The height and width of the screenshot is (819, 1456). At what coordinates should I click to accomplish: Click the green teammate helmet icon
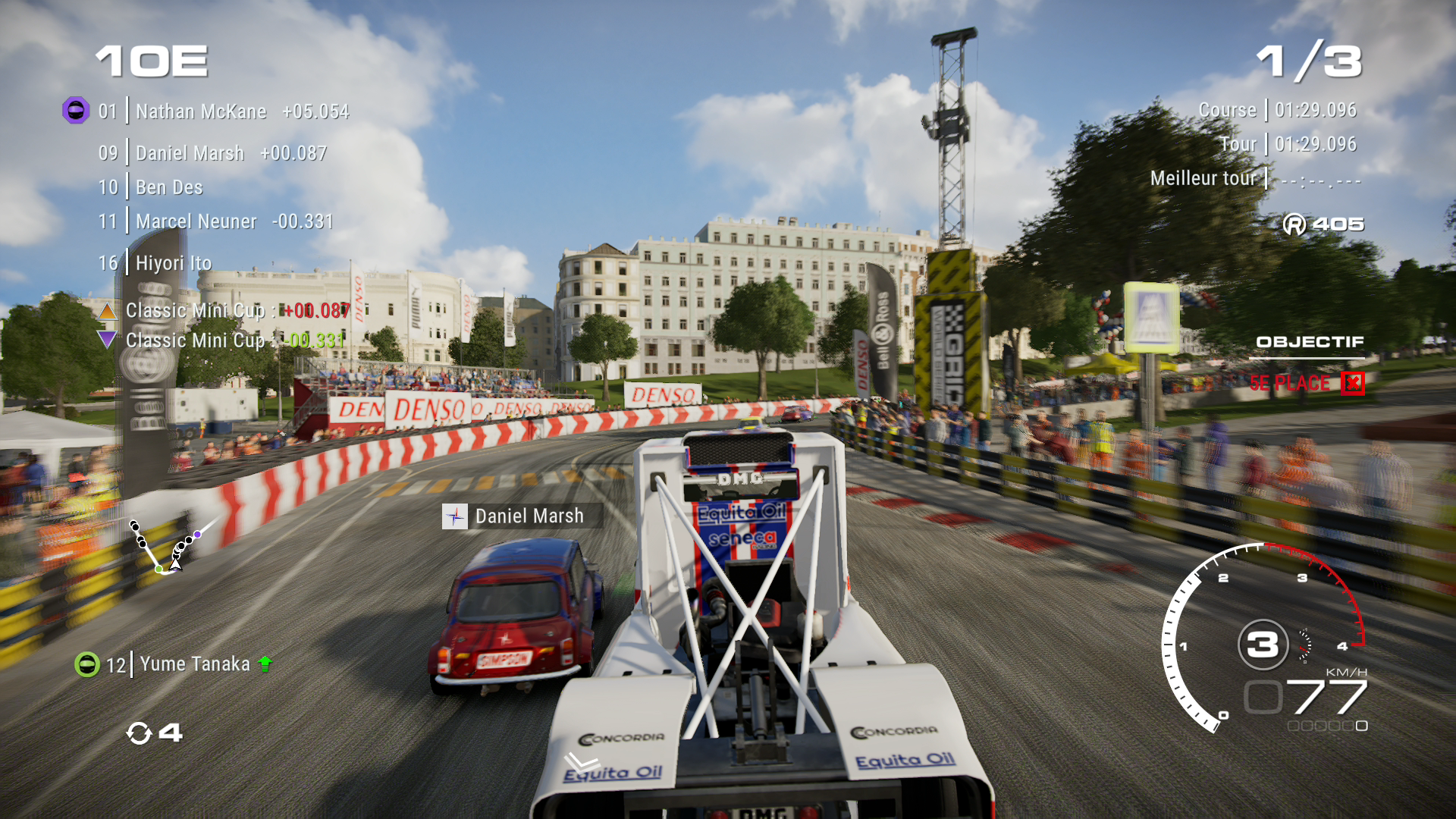(x=87, y=664)
